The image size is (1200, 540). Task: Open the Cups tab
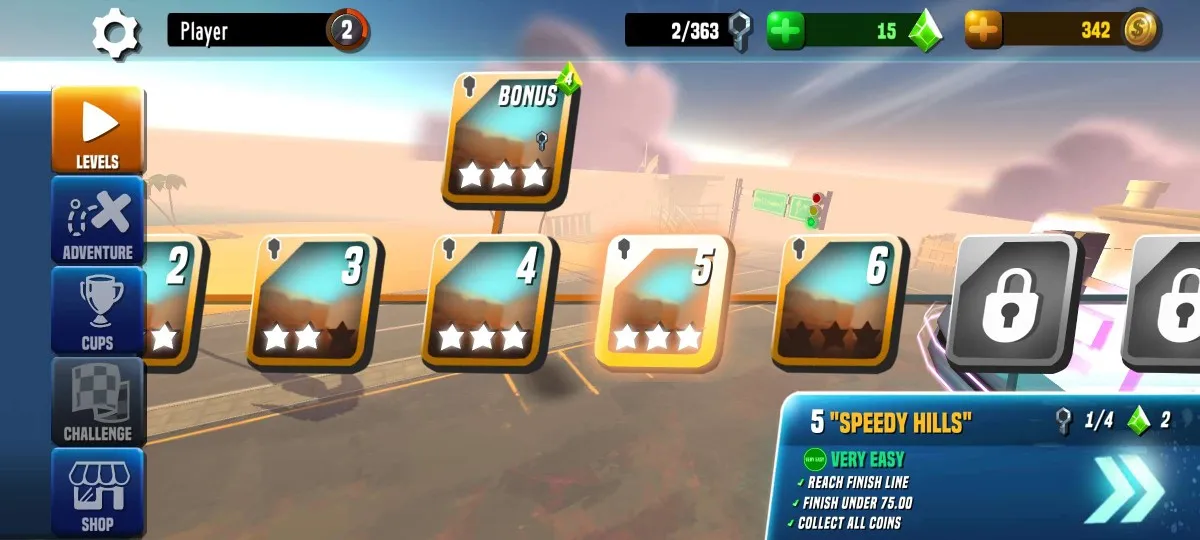click(x=98, y=310)
